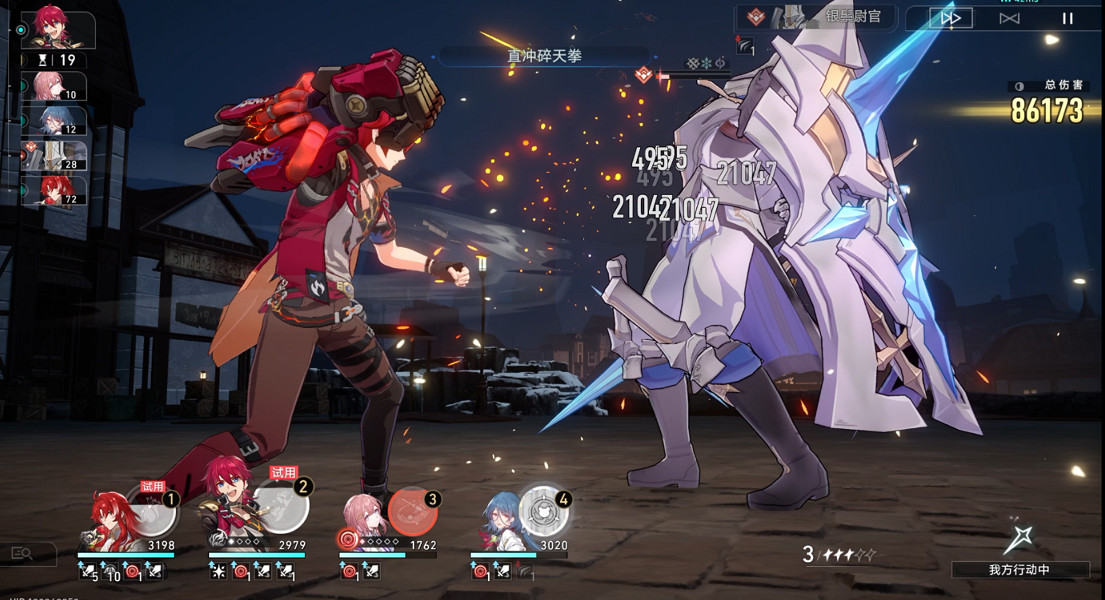Open the battle details magnifier button

21,552
